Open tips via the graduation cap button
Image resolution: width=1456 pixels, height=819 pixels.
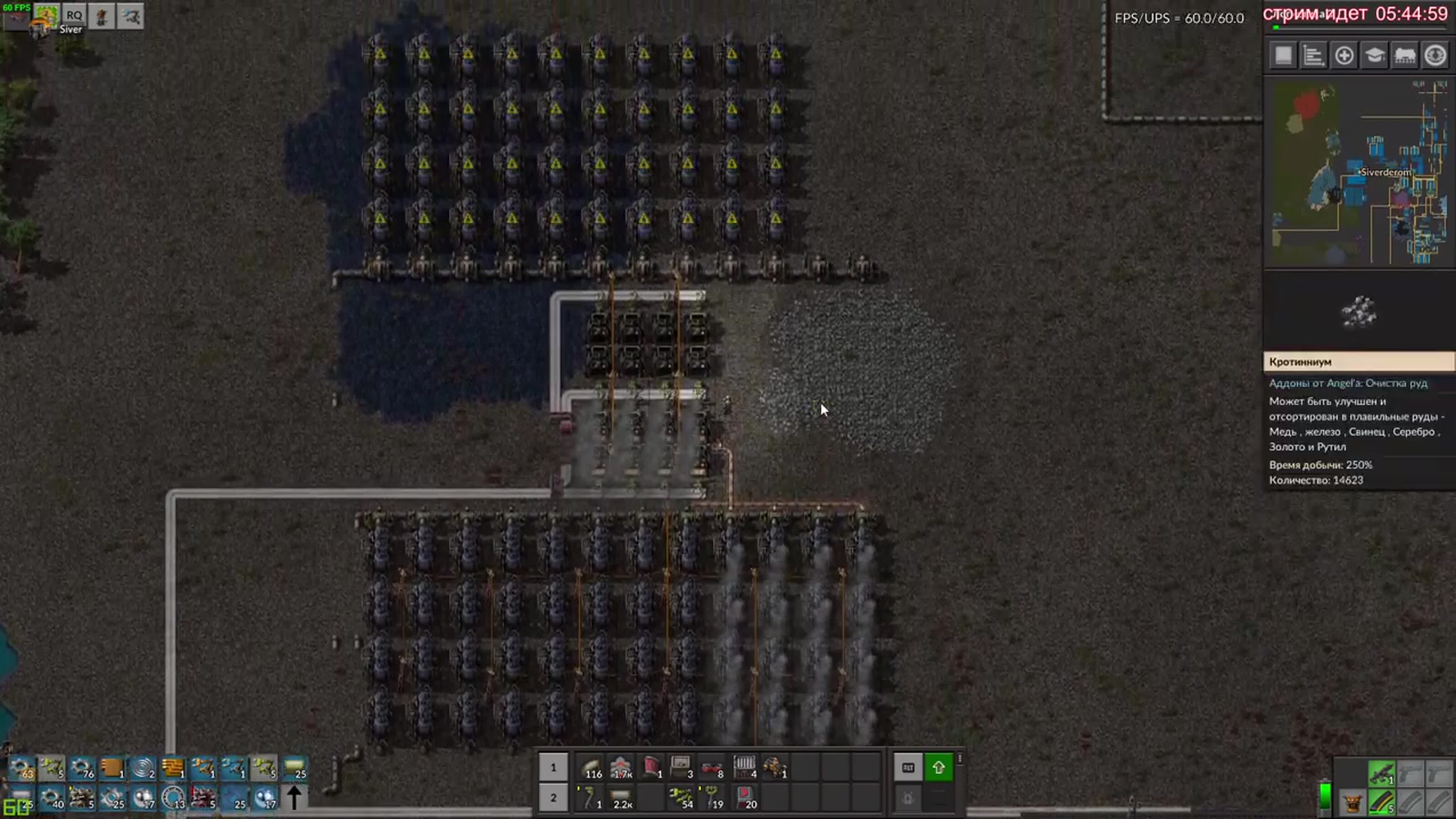pyautogui.click(x=1374, y=55)
